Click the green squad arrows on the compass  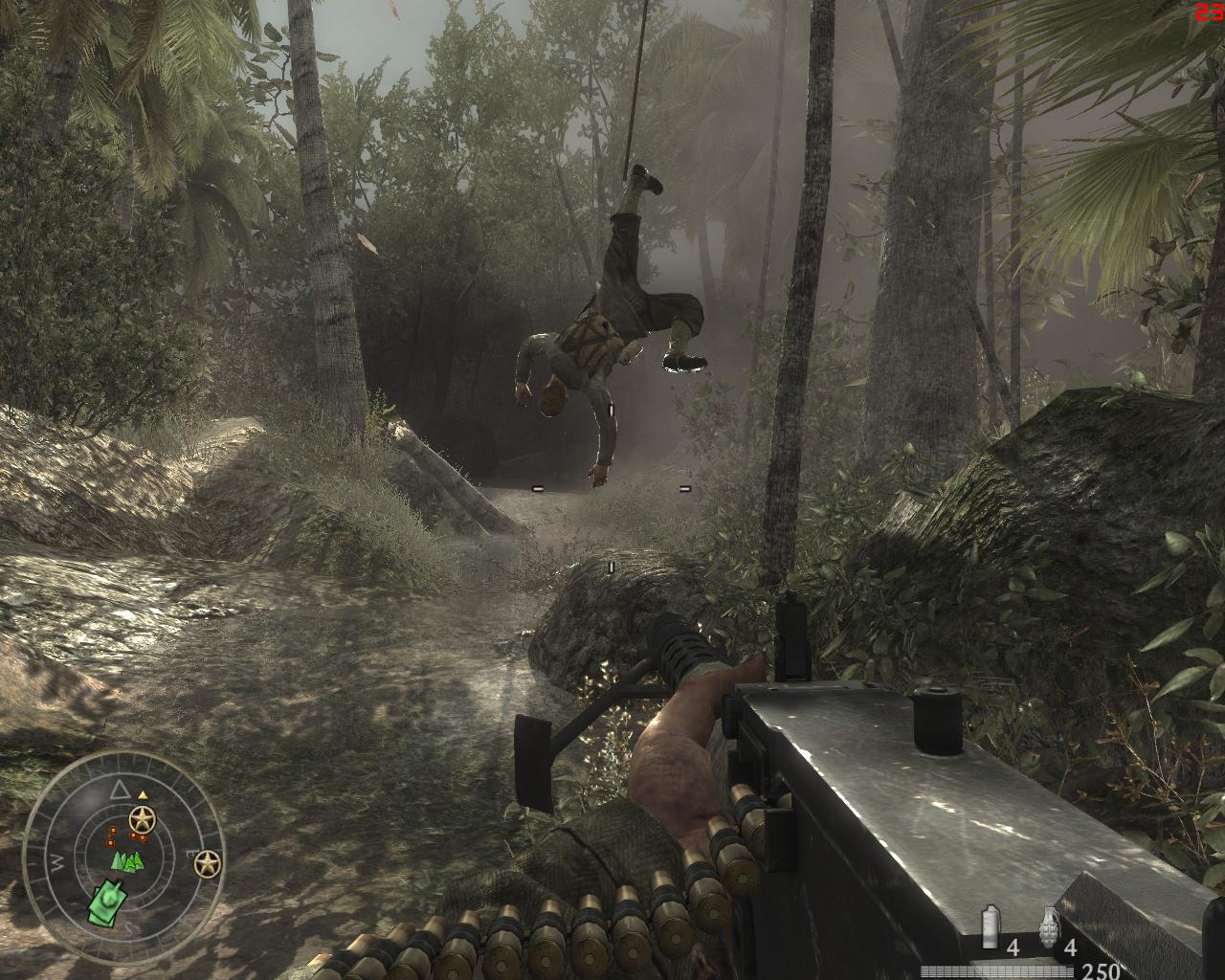coord(125,861)
